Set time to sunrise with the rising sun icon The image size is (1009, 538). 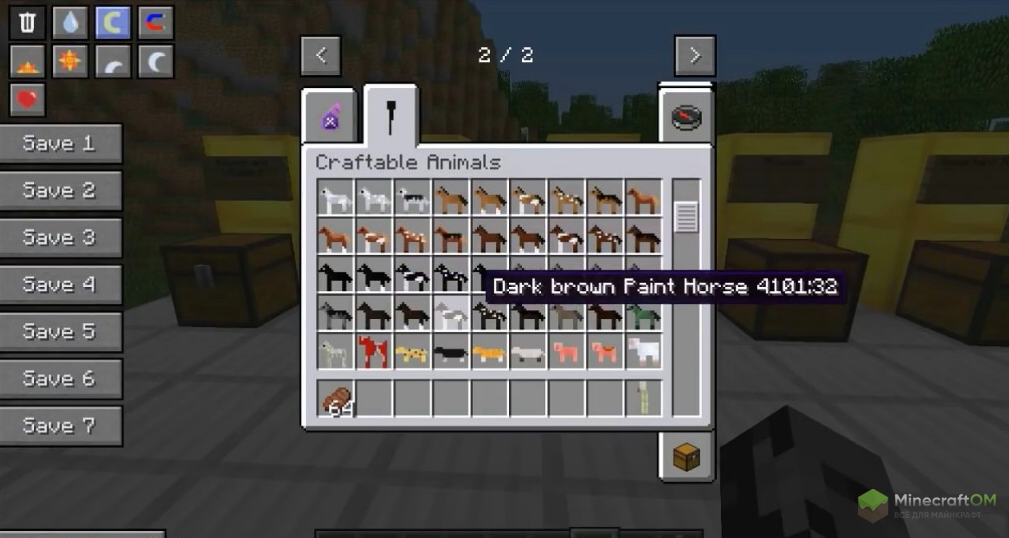coord(27,61)
